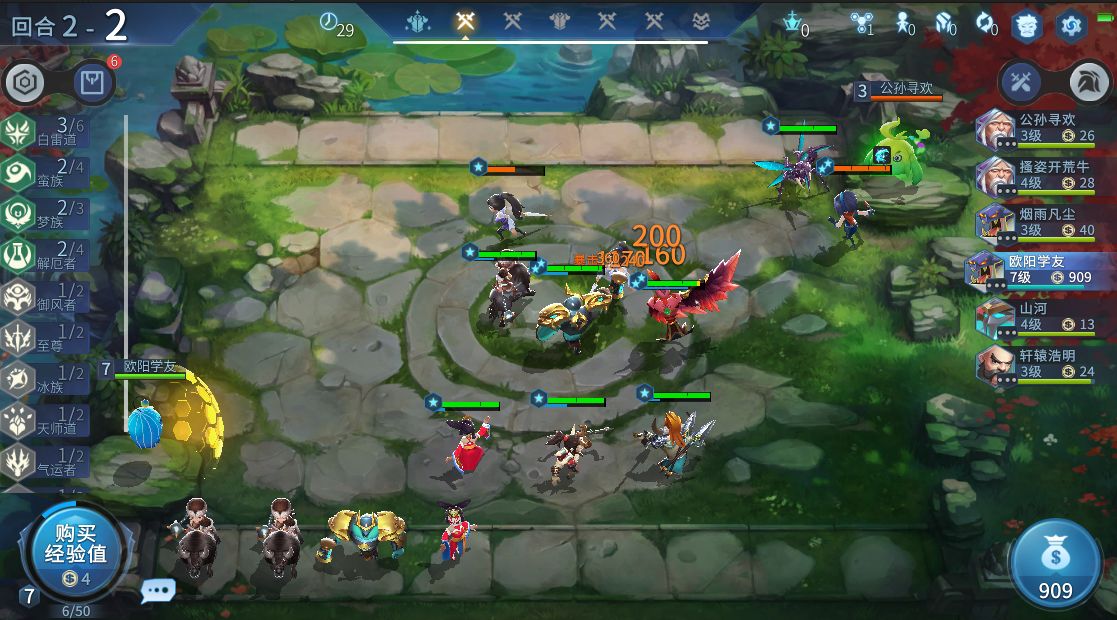The image size is (1117, 620).
Task: Open the bearded face emote button
Action: click(x=1027, y=25)
